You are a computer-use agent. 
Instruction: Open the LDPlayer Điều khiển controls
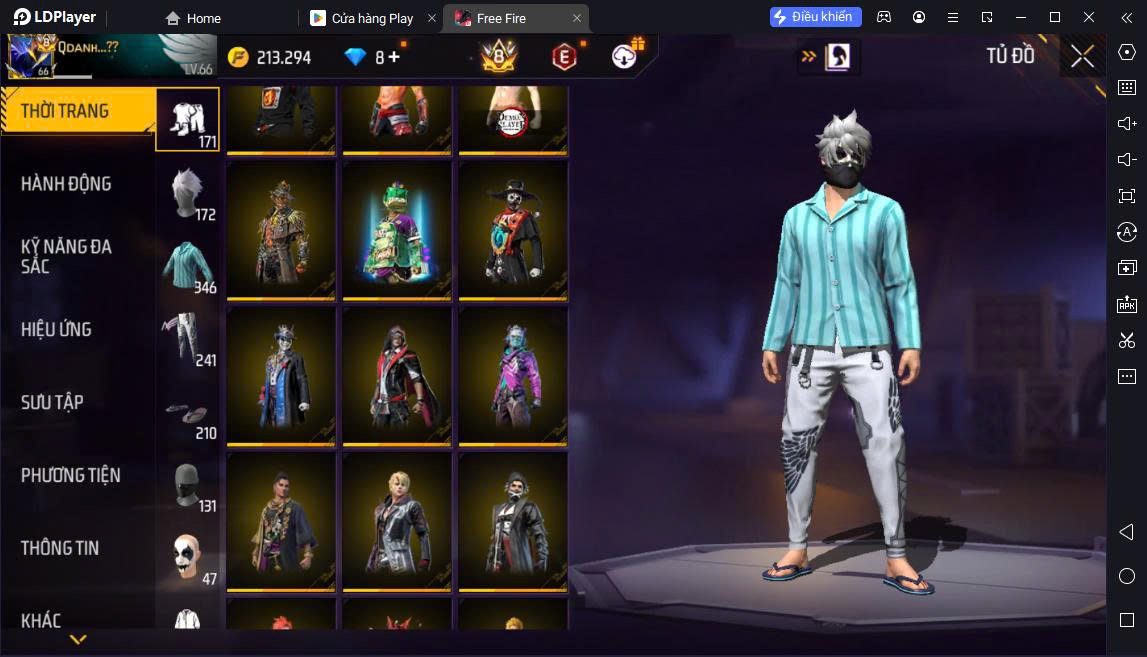815,17
